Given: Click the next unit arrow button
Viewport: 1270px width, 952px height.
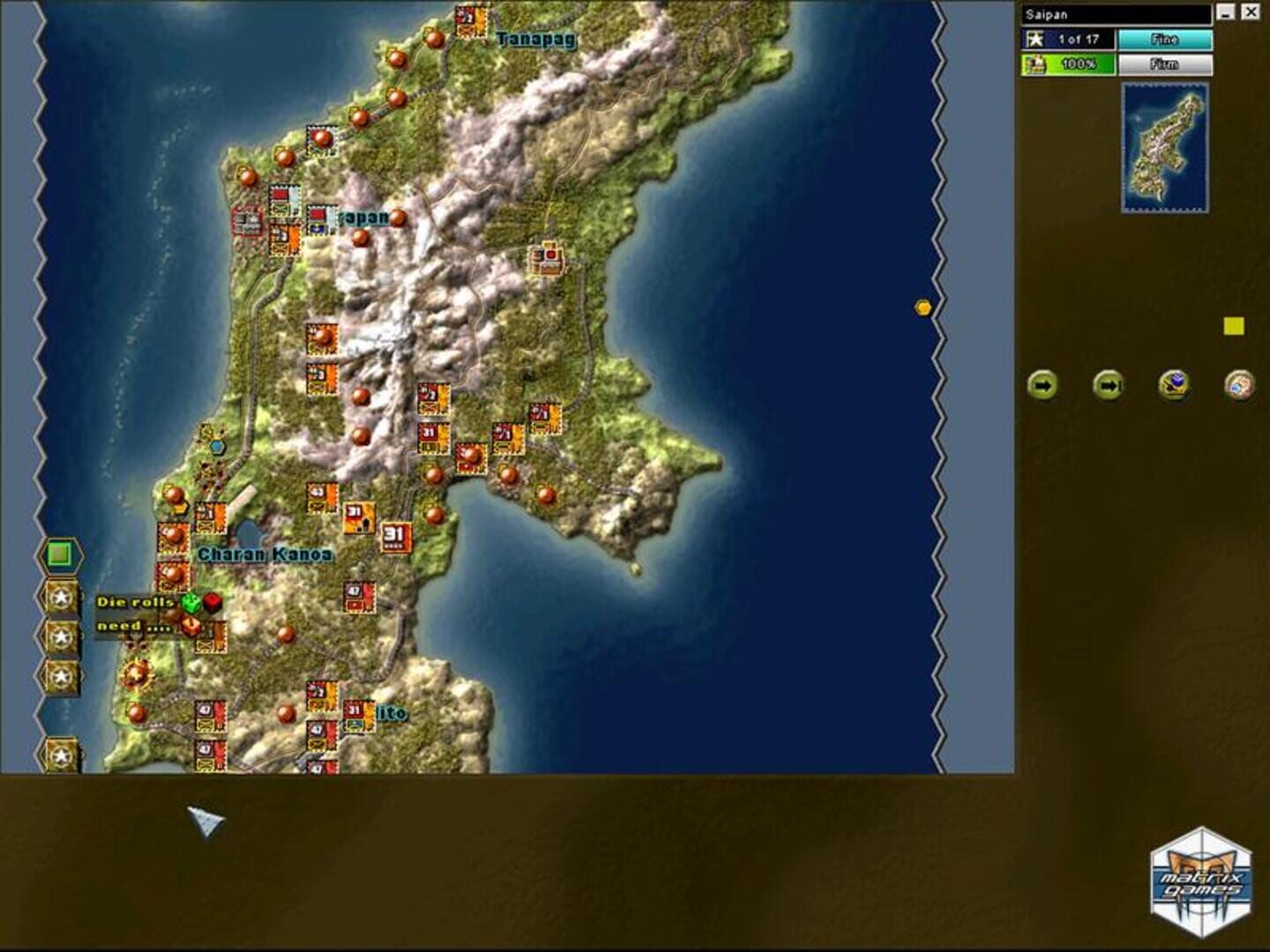Looking at the screenshot, I should click(1043, 384).
